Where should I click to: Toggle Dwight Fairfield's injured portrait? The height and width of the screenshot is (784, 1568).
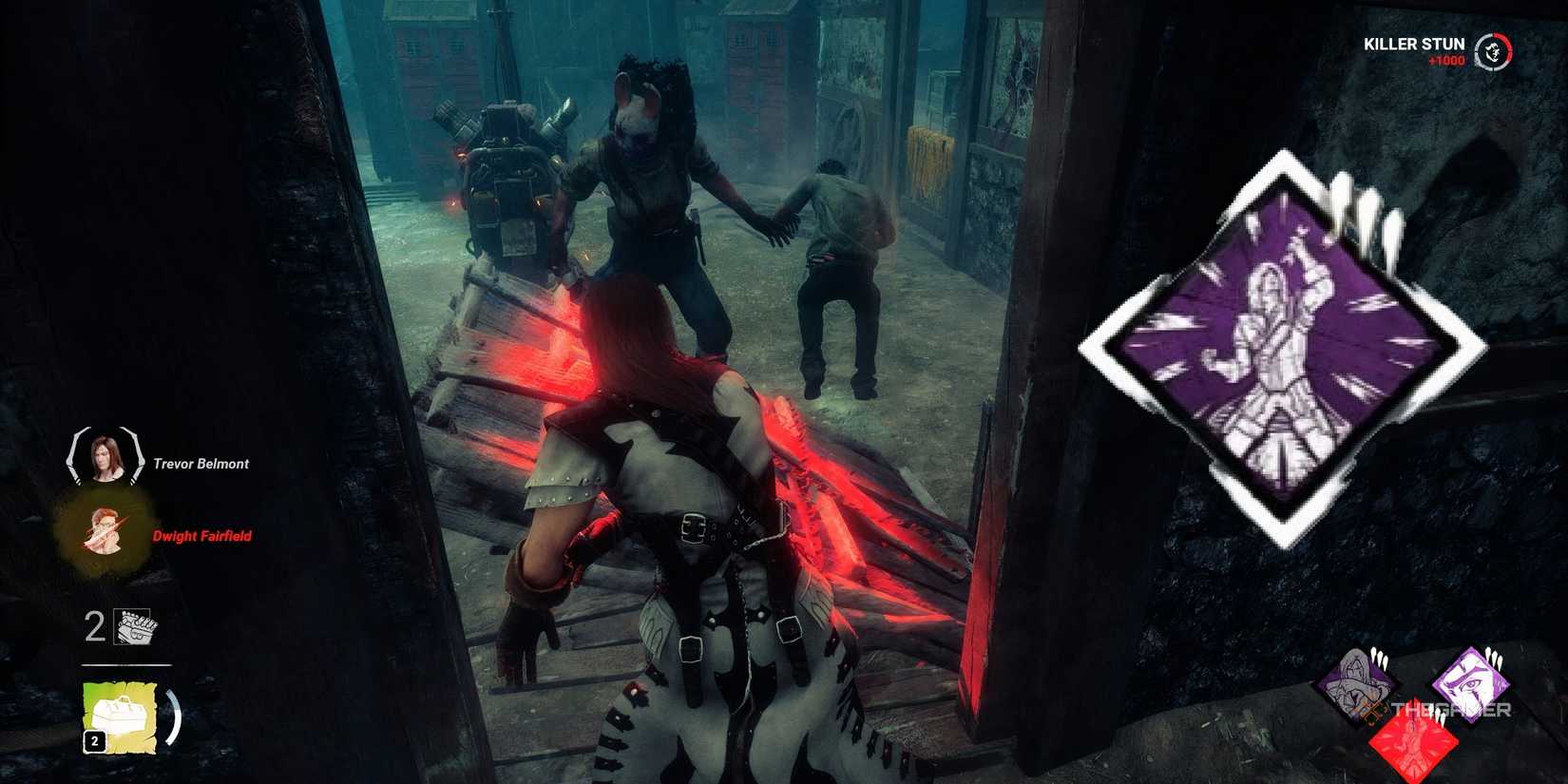click(103, 532)
